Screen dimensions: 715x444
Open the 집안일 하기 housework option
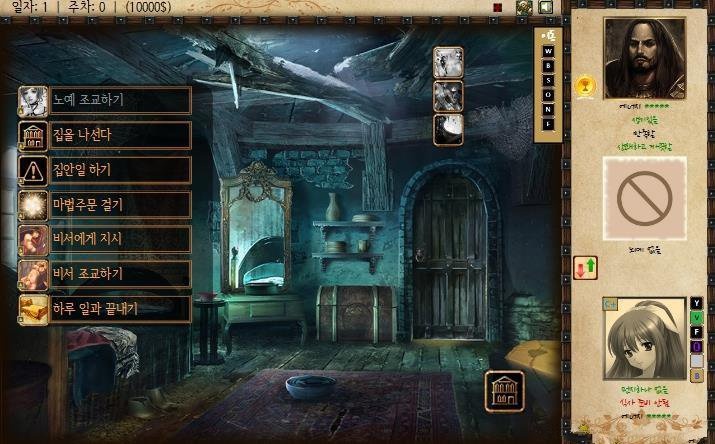click(x=105, y=170)
